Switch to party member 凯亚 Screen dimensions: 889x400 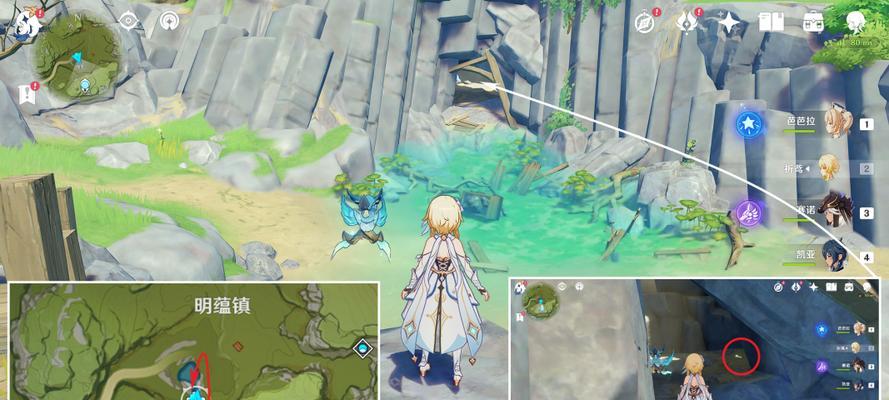[x=830, y=254]
